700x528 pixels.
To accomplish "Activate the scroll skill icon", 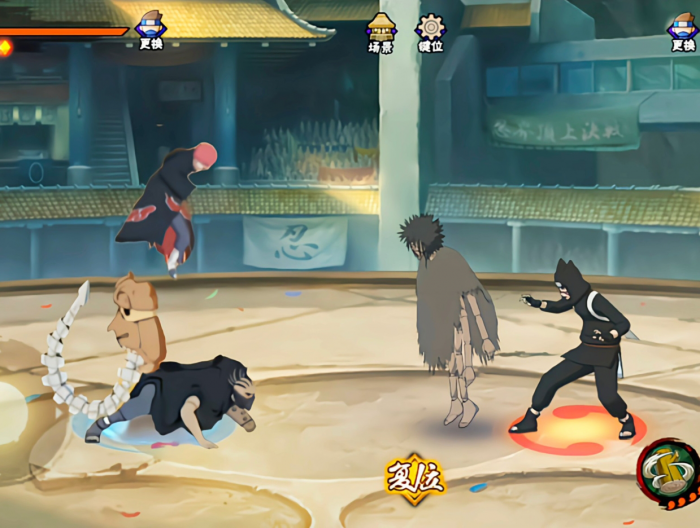I will (669, 471).
